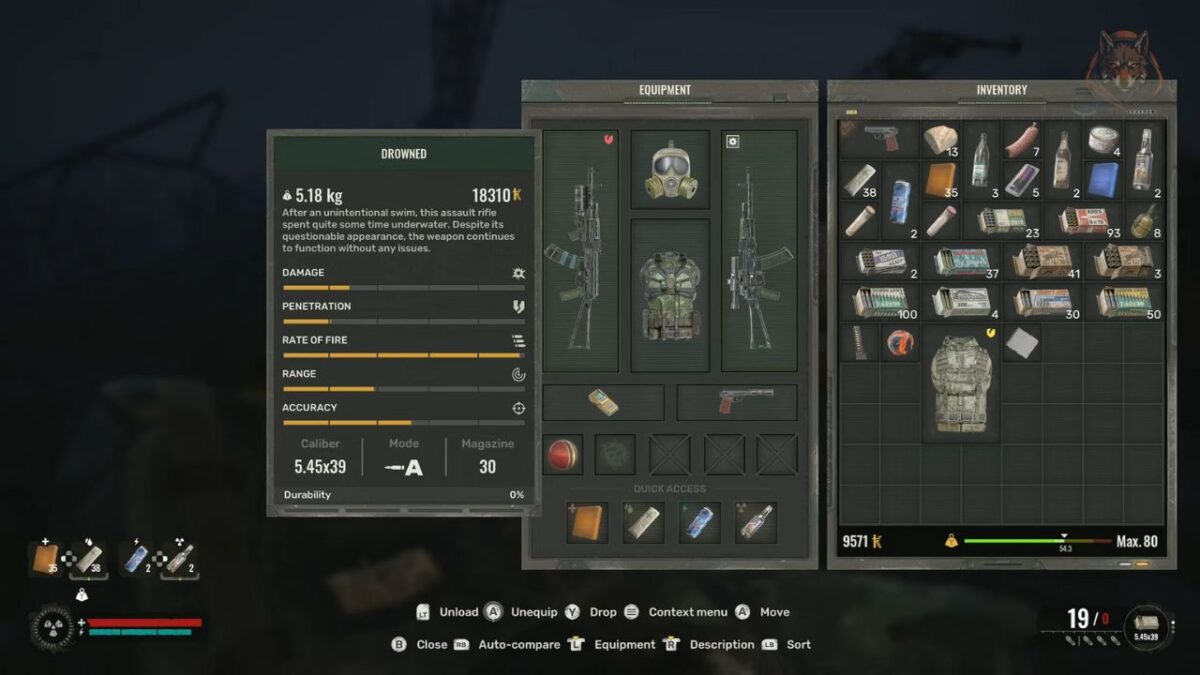This screenshot has height=675, width=1200.
Task: Select the sausage stack of 7
Action: pyautogui.click(x=1022, y=139)
